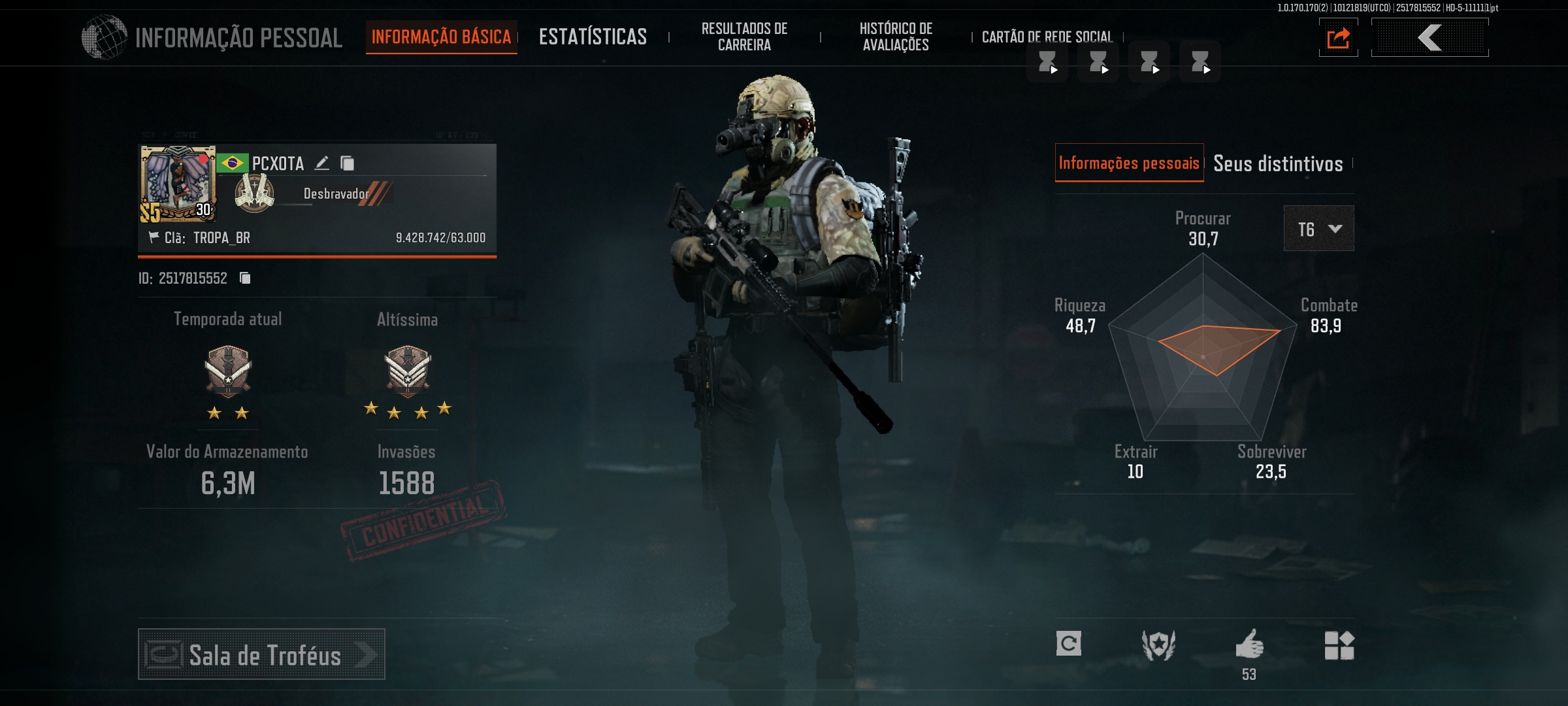Image resolution: width=1568 pixels, height=706 pixels.
Task: Open Histórico de Avaliações tab
Action: 896,37
